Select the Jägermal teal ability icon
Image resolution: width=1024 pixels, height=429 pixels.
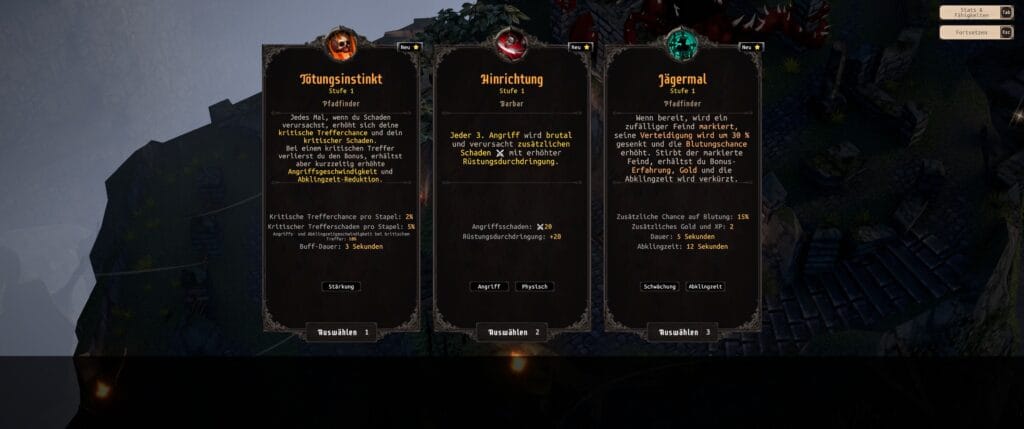(x=683, y=45)
